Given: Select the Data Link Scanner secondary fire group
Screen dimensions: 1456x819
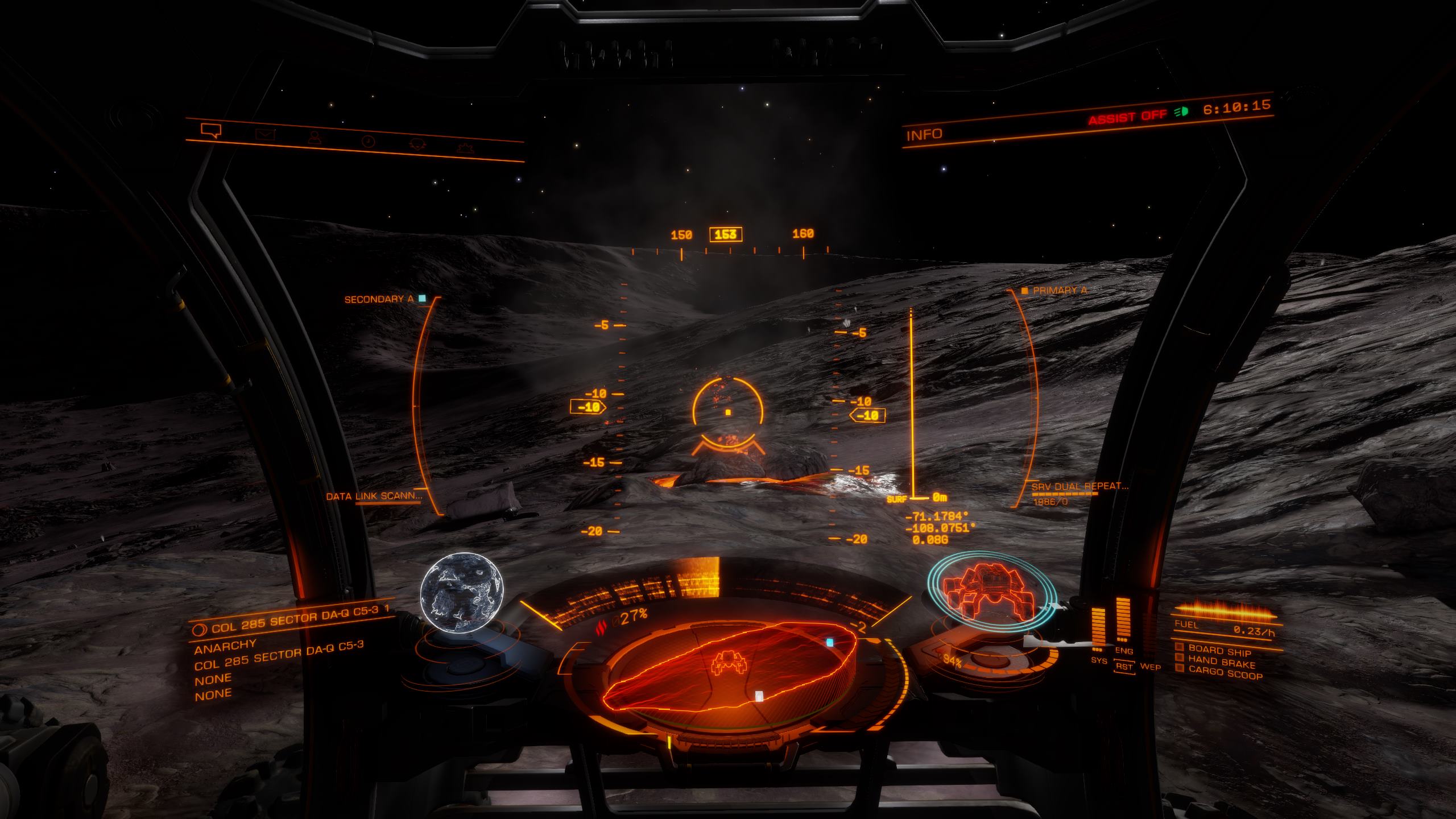Looking at the screenshot, I should pyautogui.click(x=374, y=496).
